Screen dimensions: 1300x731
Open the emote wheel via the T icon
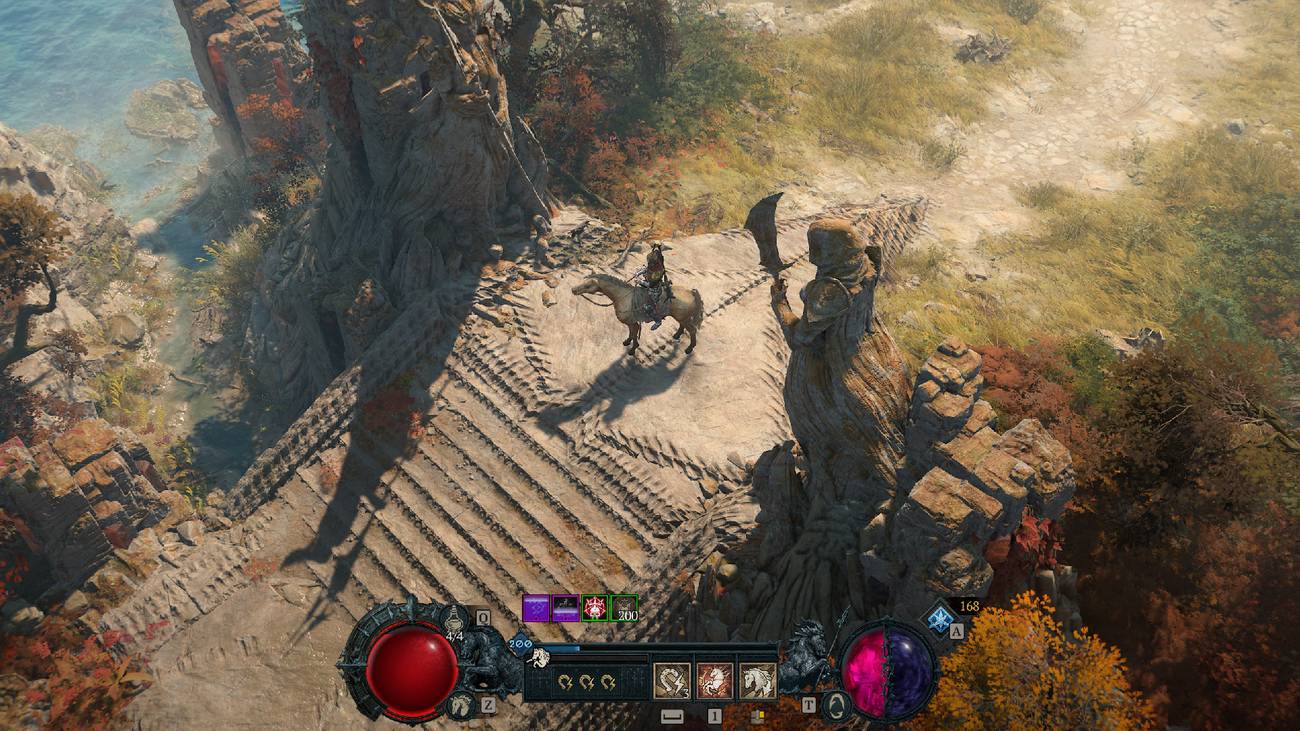(807, 705)
